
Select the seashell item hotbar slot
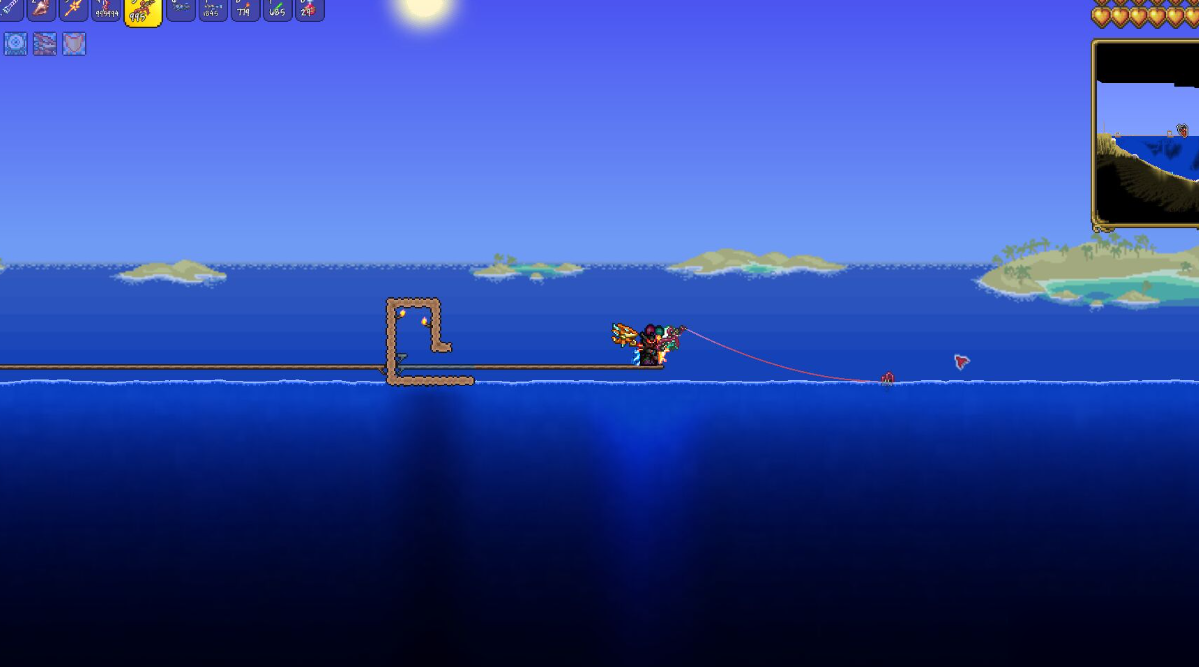[42, 9]
